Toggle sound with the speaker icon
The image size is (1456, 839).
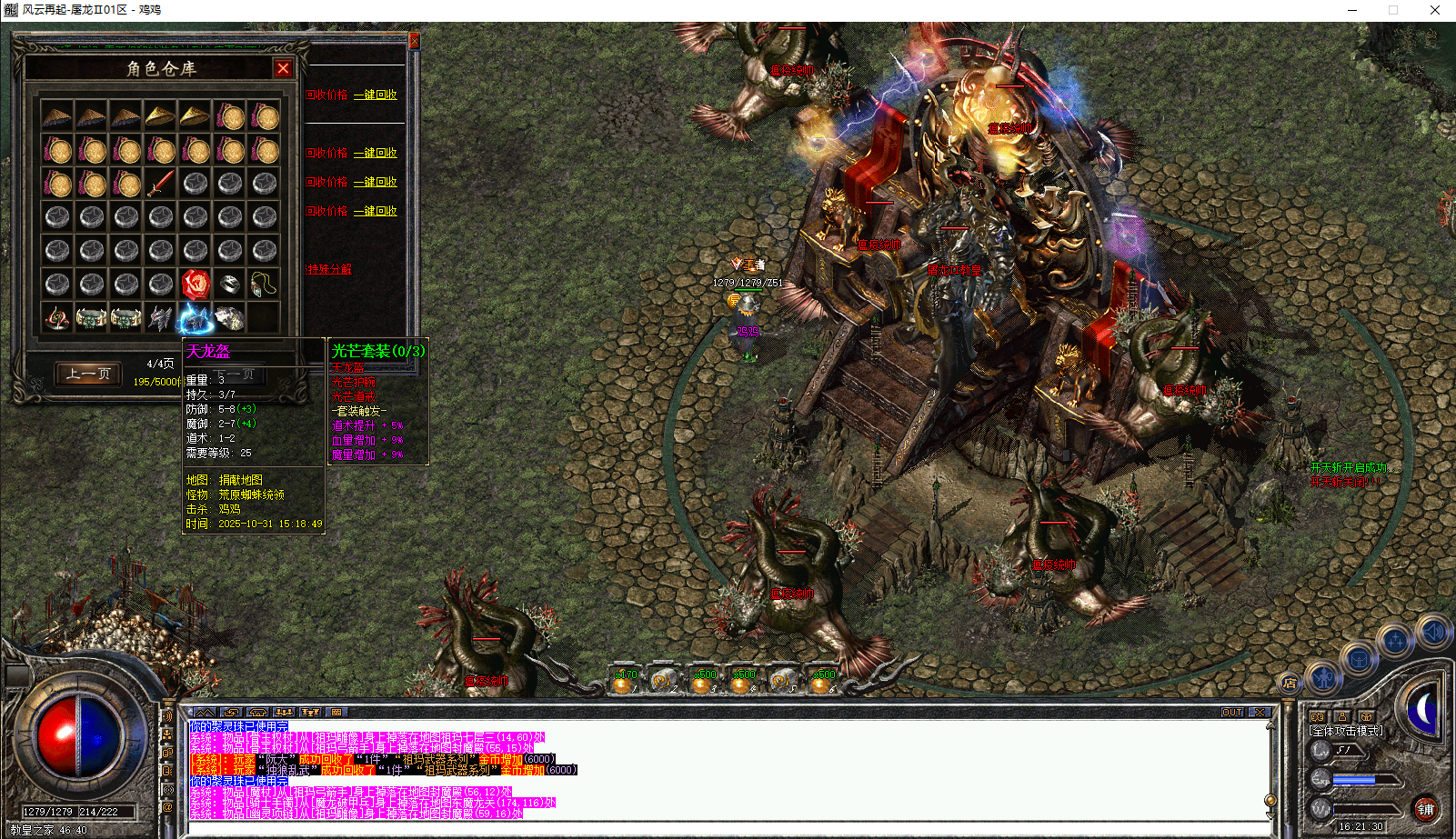tap(1433, 632)
